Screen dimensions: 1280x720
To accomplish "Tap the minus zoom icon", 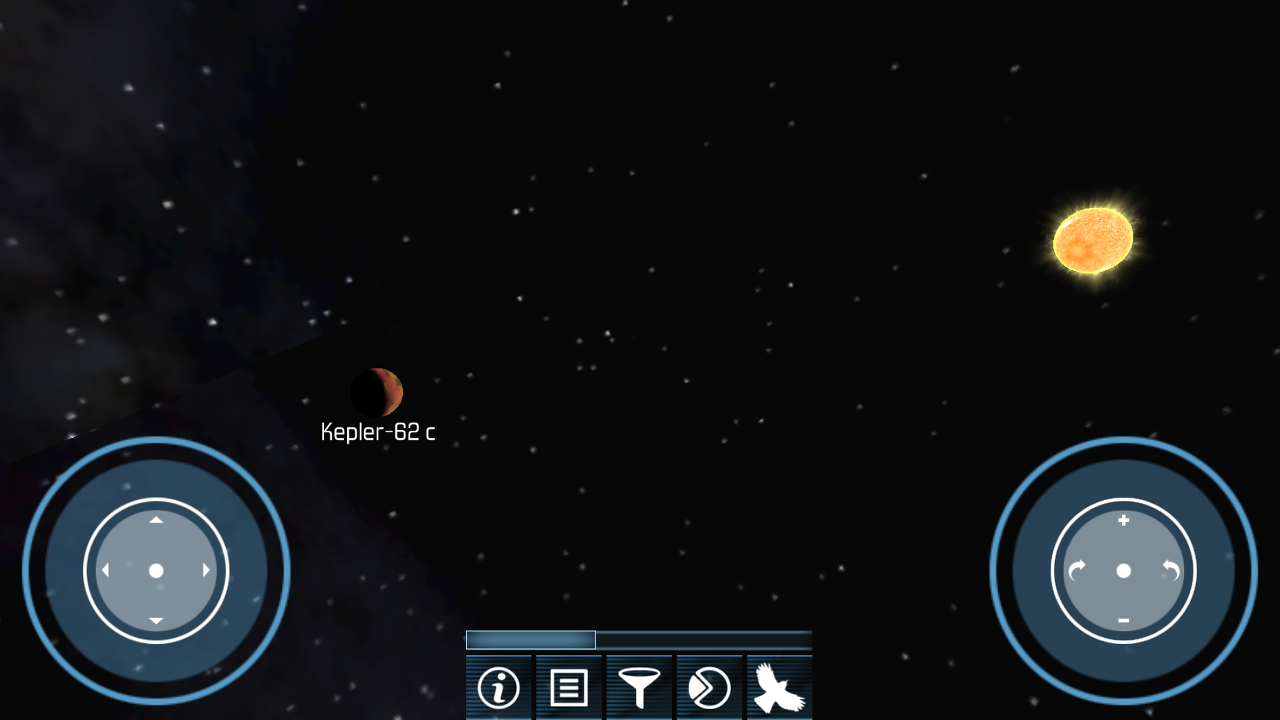I will [1124, 620].
